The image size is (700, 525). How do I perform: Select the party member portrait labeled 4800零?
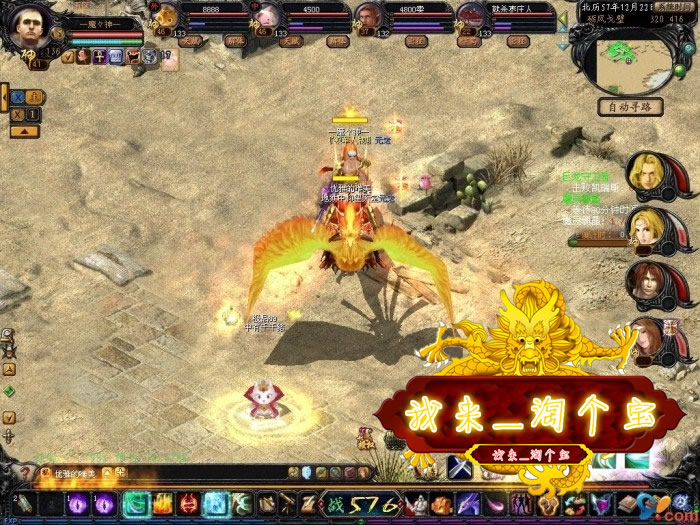click(369, 18)
